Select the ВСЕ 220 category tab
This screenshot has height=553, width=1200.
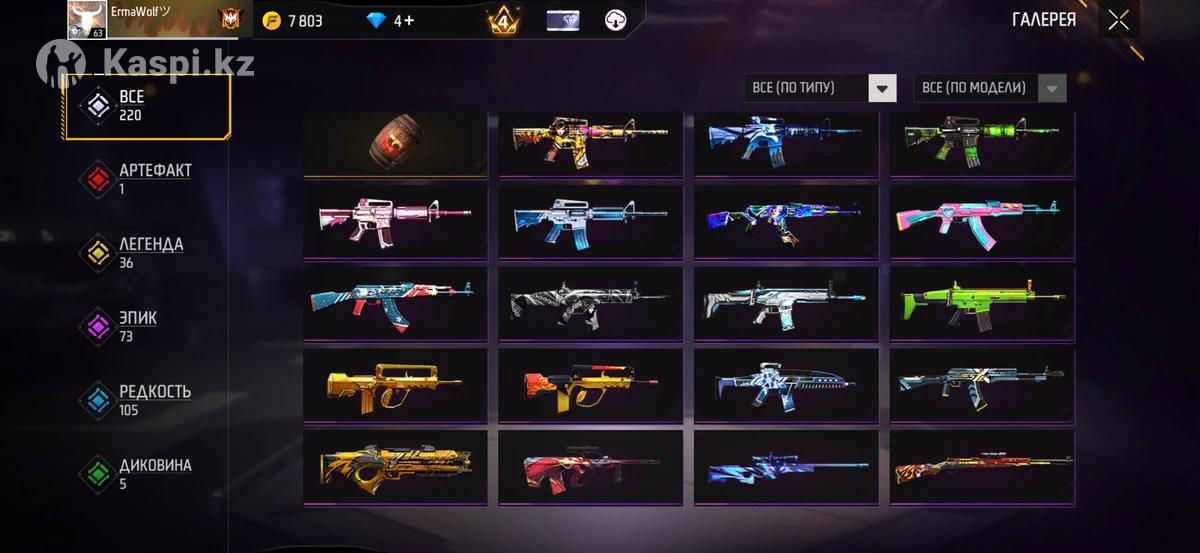[x=147, y=105]
